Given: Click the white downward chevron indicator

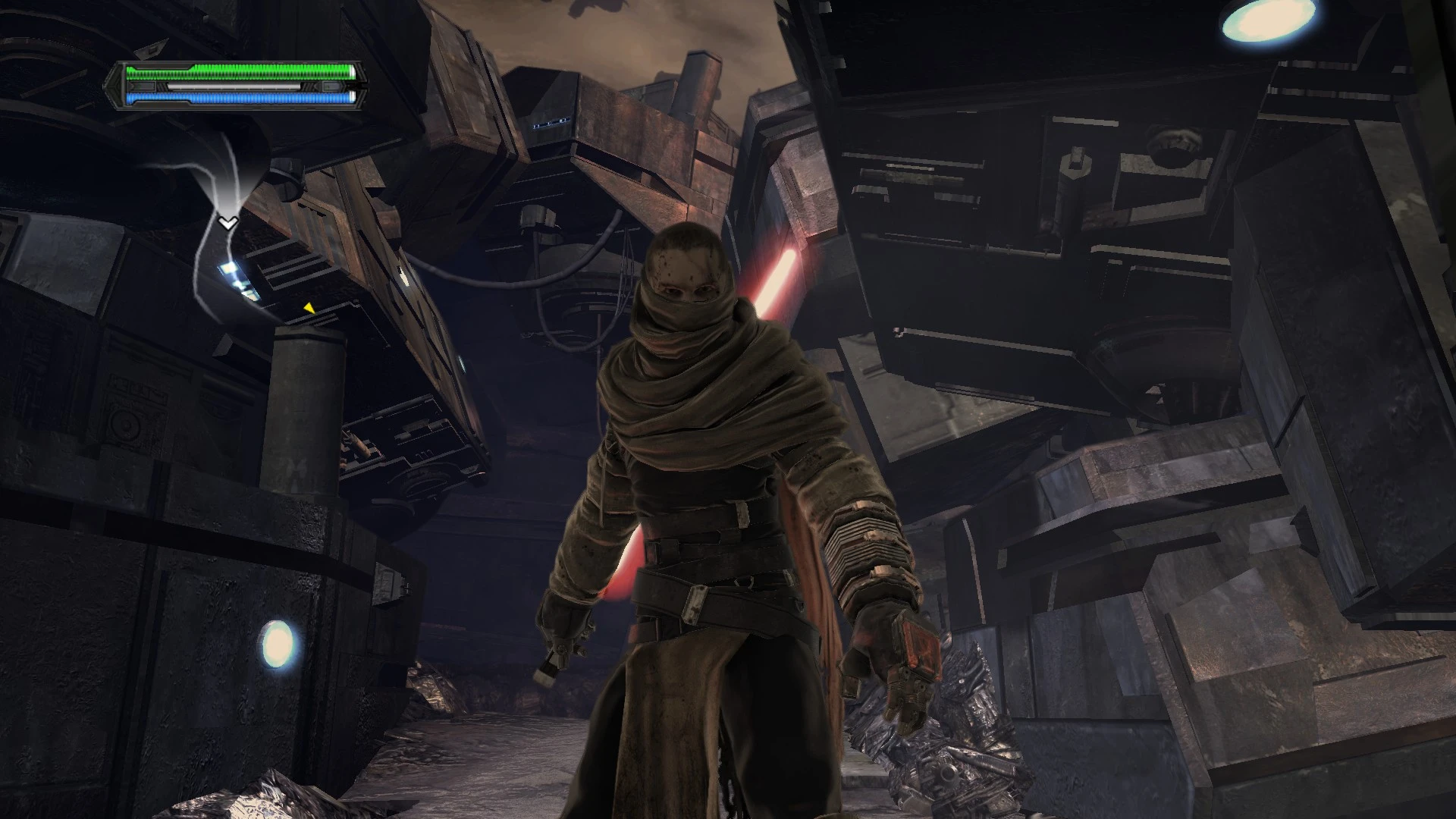Looking at the screenshot, I should coord(227,224).
